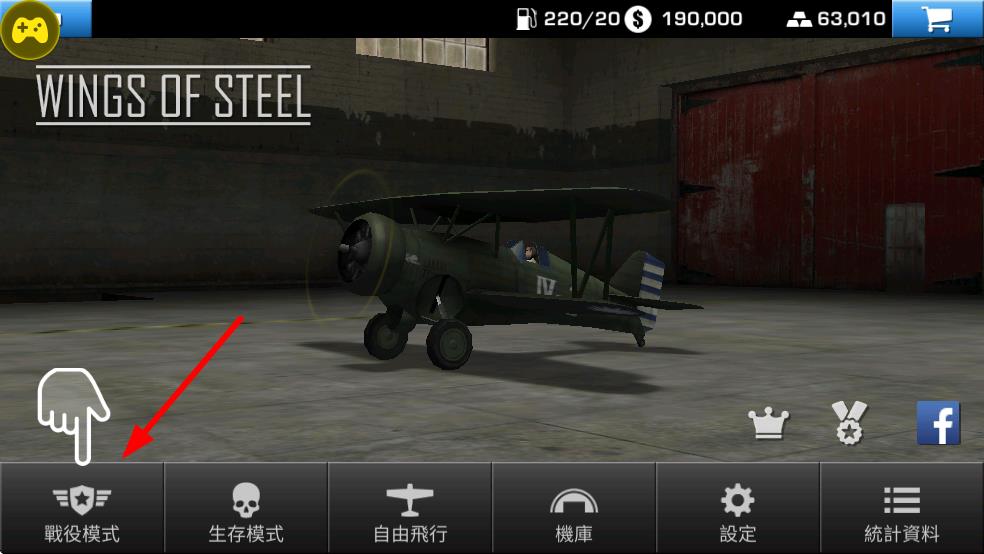Click the Facebook icon
Viewport: 984px width, 554px height.
click(x=938, y=423)
